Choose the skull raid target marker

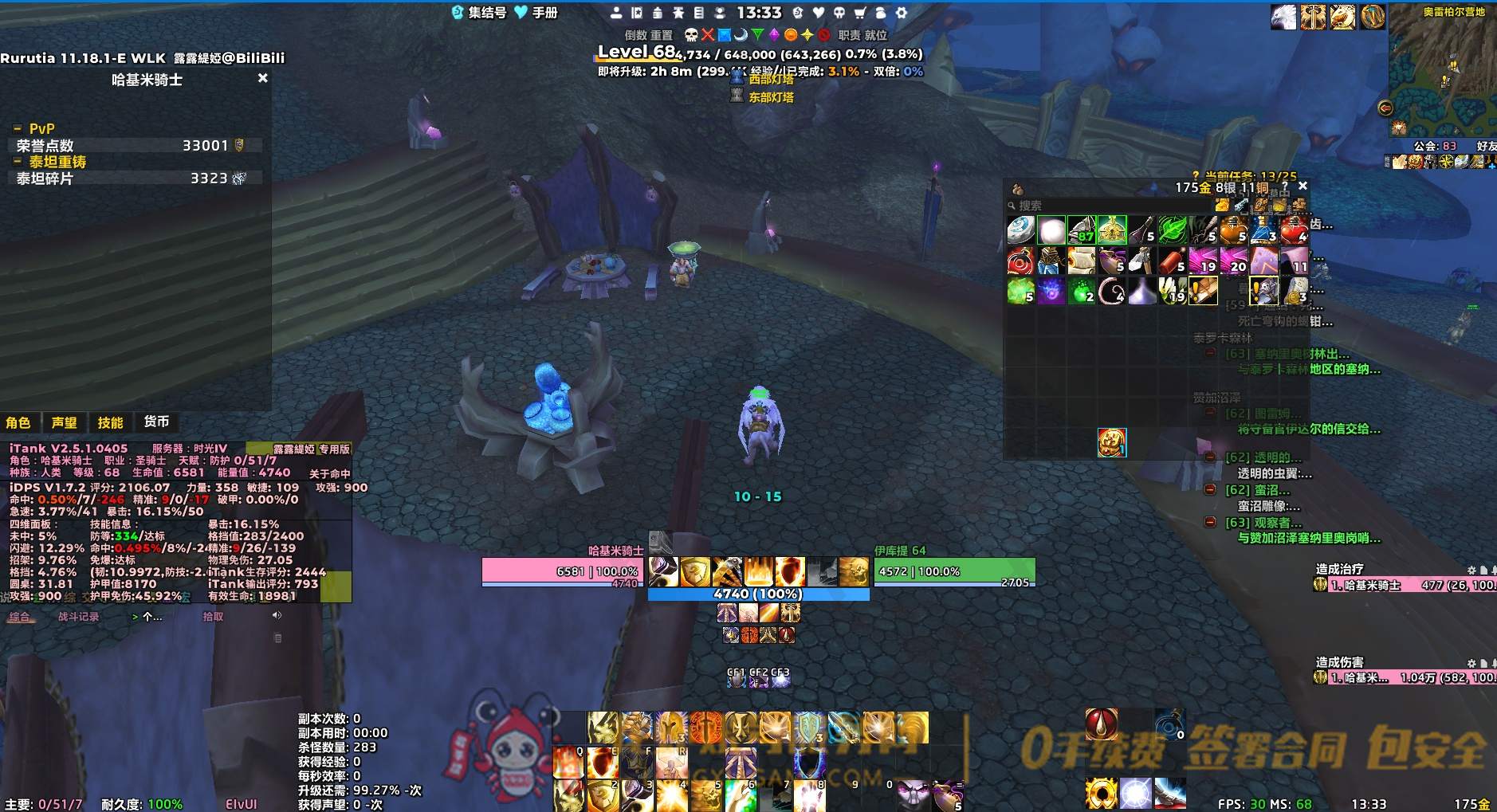coord(691,35)
